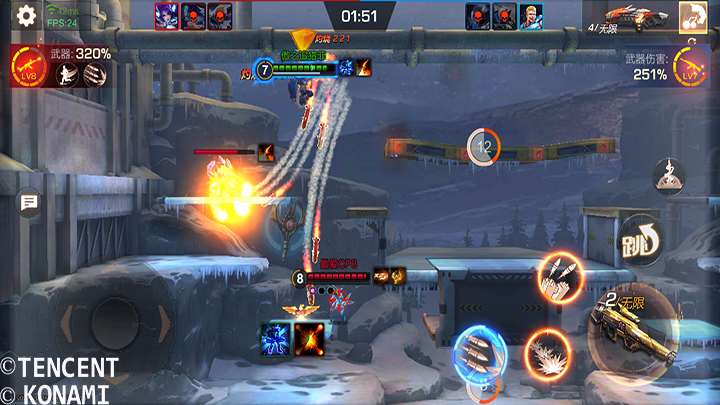Image resolution: width=720 pixels, height=405 pixels.
Task: Trigger the blue triple-bullet skill
Action: click(x=479, y=354)
